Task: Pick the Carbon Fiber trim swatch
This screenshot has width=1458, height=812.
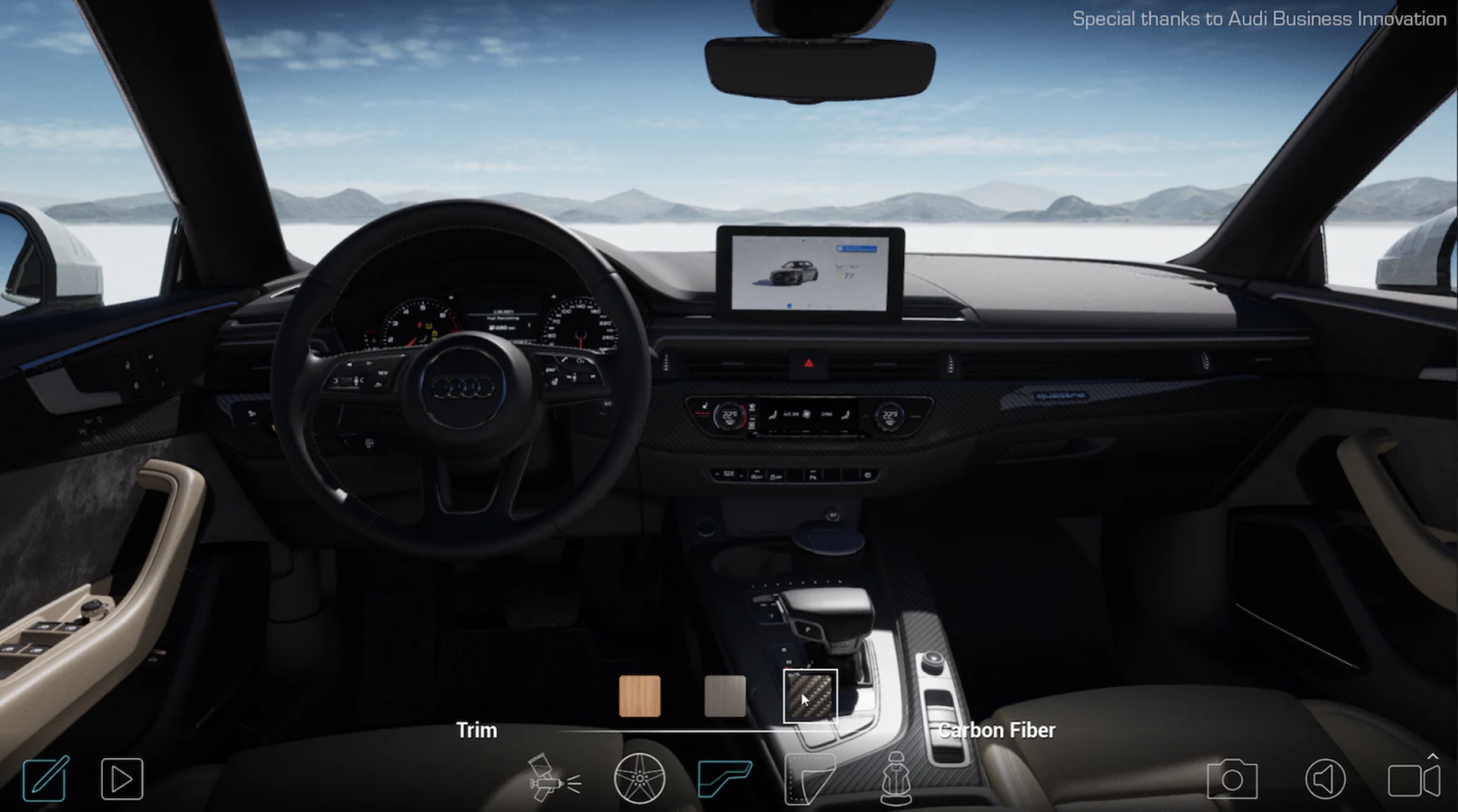Action: 810,696
